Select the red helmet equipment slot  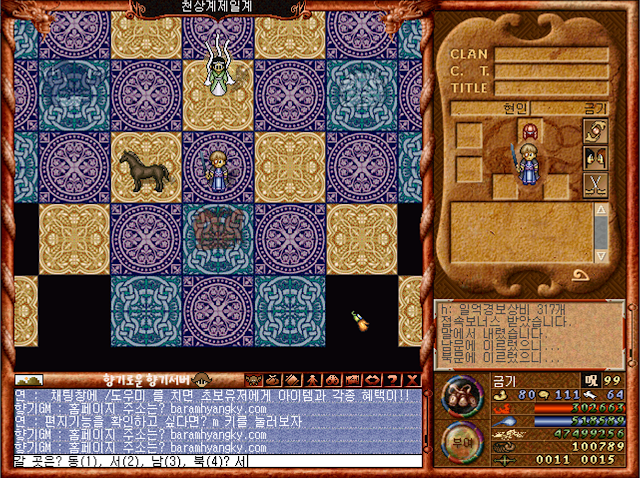pos(528,132)
